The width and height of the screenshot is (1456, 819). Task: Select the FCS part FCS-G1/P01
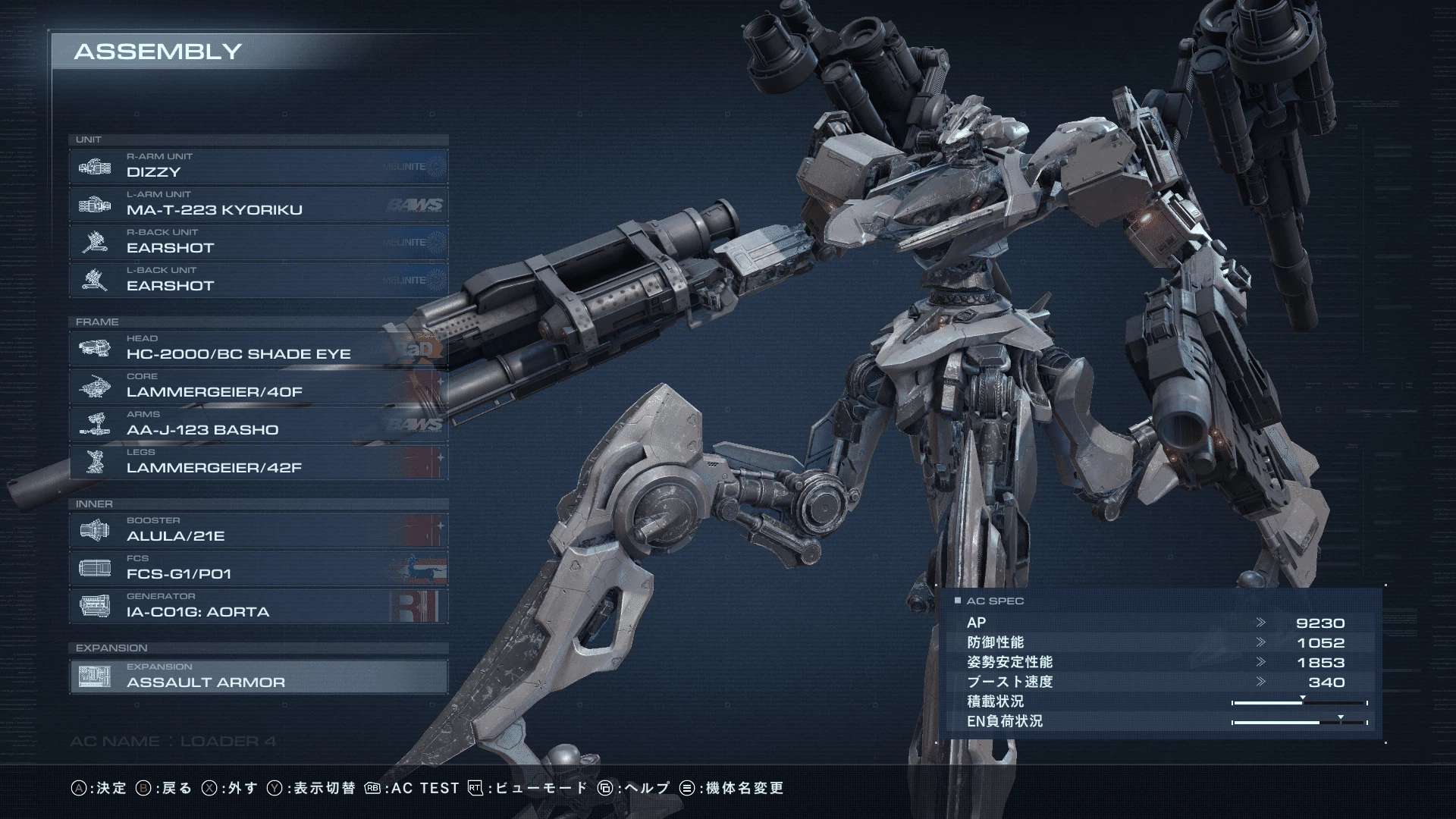(258, 568)
